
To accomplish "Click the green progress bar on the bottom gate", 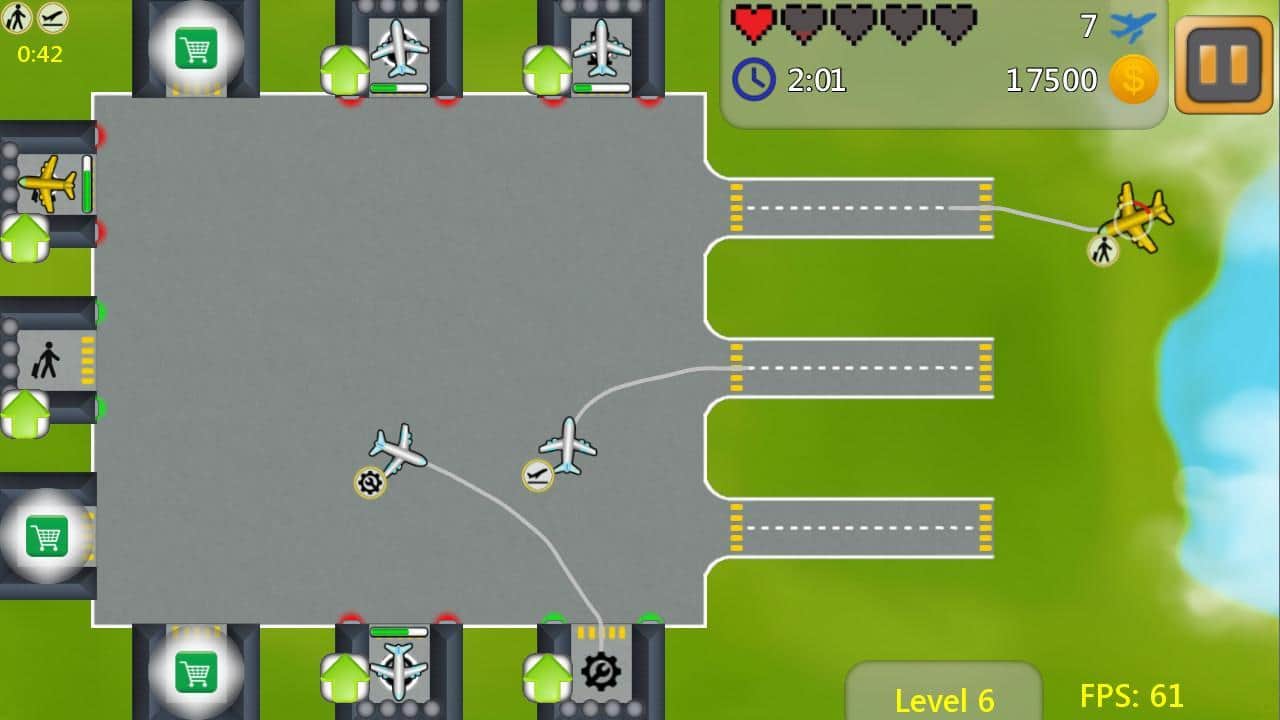I will click(398, 632).
